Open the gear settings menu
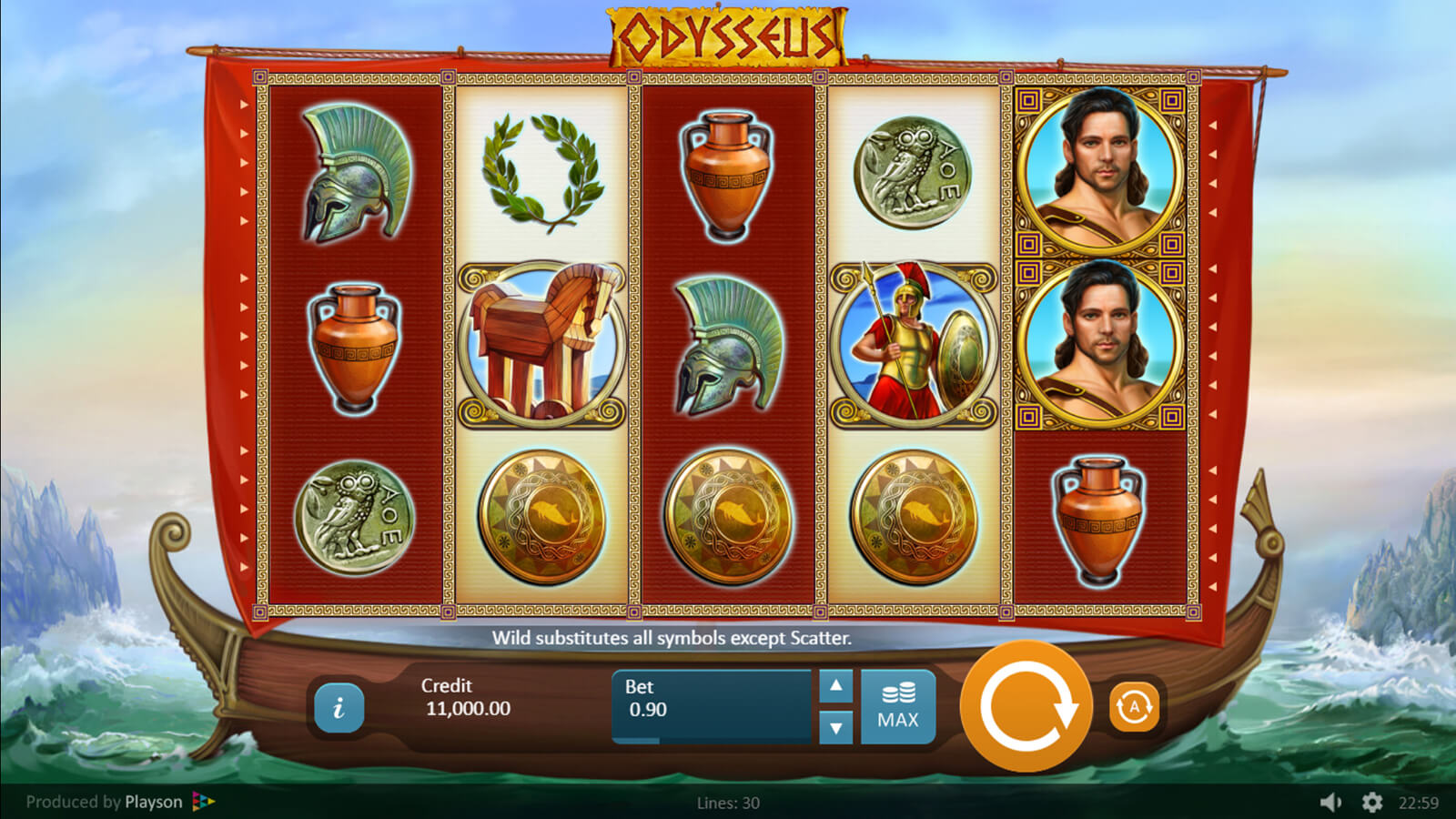The height and width of the screenshot is (819, 1456). [x=1371, y=802]
